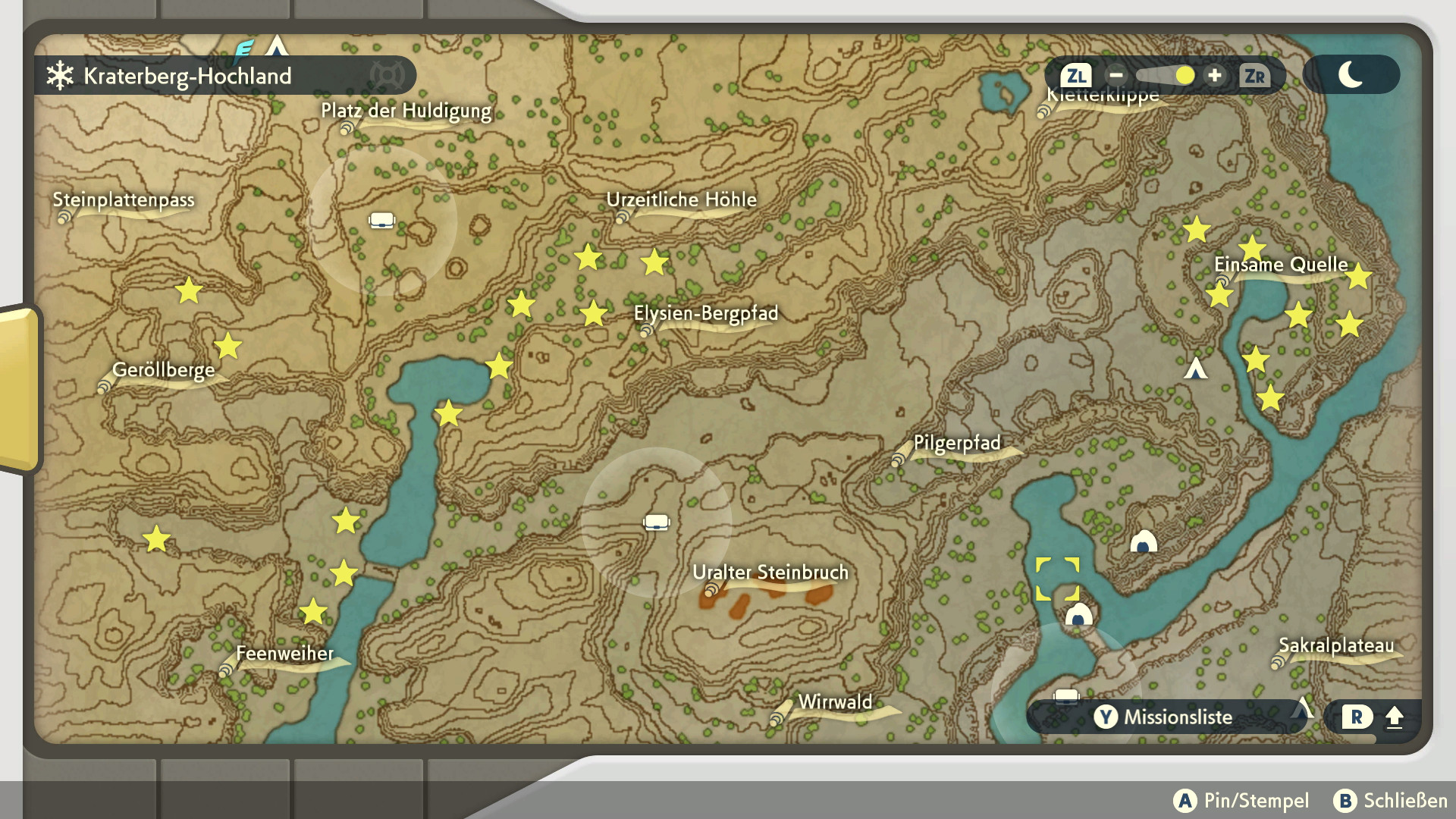Image resolution: width=1456 pixels, height=819 pixels.
Task: Click the Pilgerpfad location label
Action: point(957,443)
